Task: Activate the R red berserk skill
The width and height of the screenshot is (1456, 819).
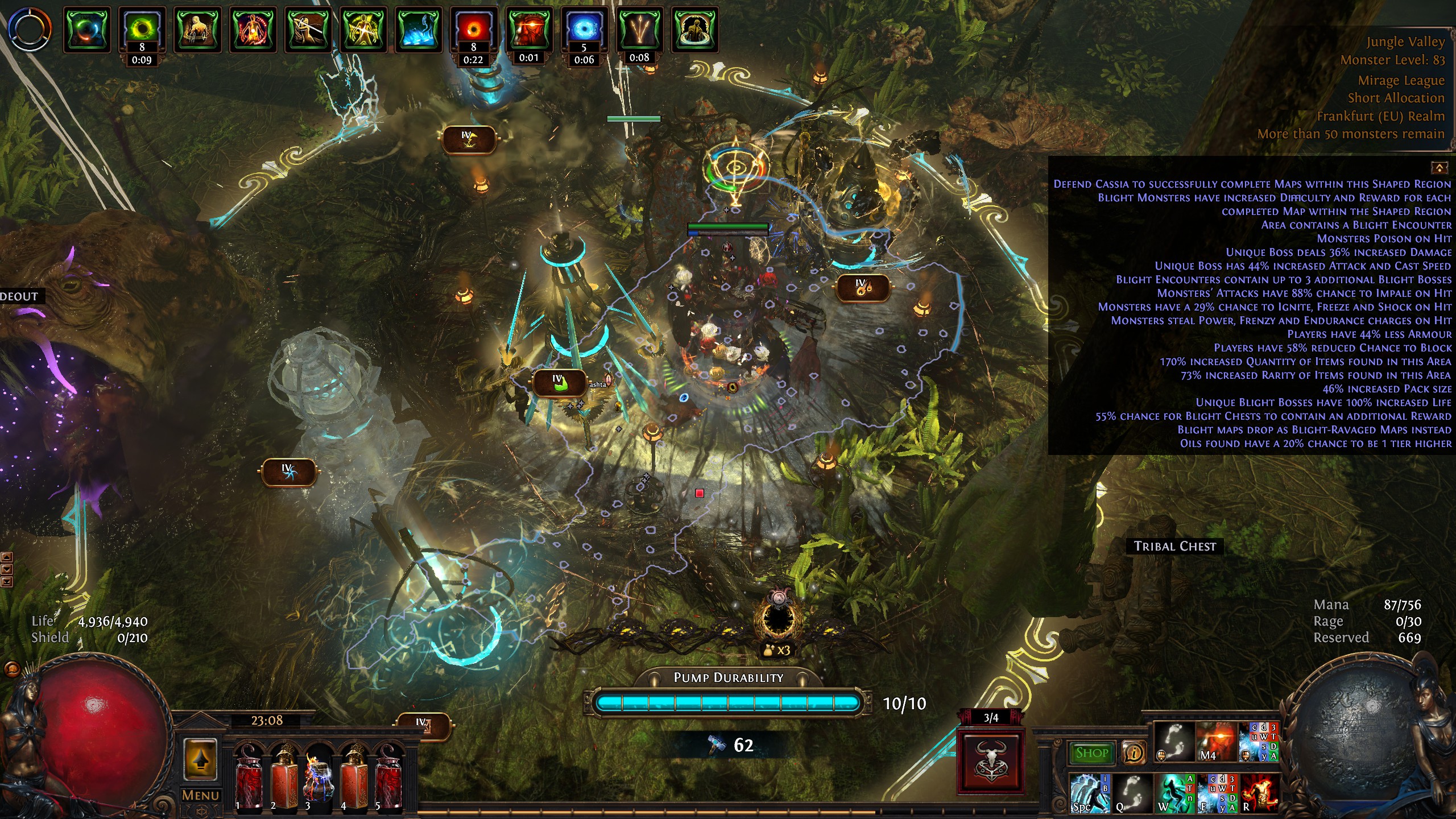Action: (x=1260, y=793)
